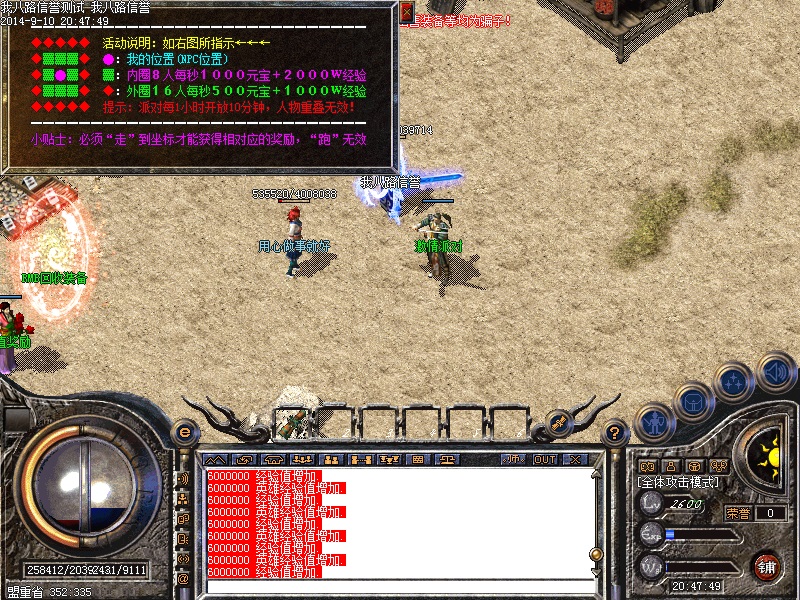
Task: Click the round 'e' button
Action: pos(184,433)
